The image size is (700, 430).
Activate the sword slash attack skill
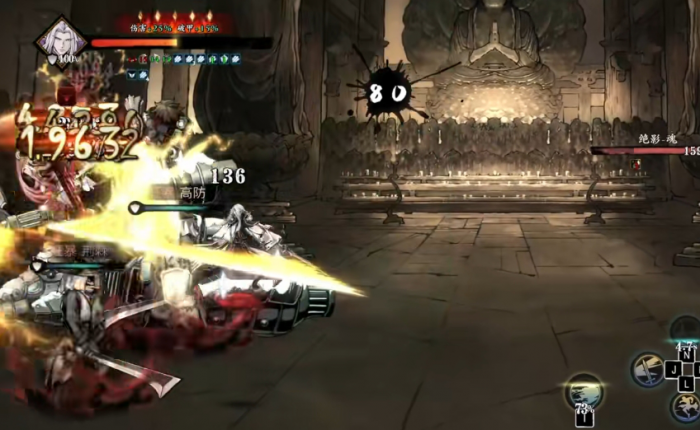pyautogui.click(x=648, y=368)
